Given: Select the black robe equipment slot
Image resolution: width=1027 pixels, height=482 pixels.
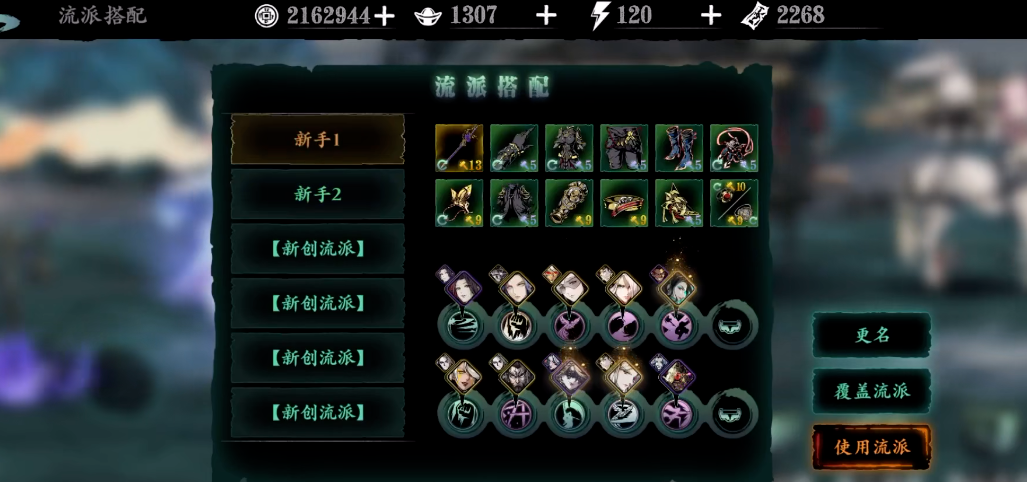Looking at the screenshot, I should (514, 203).
